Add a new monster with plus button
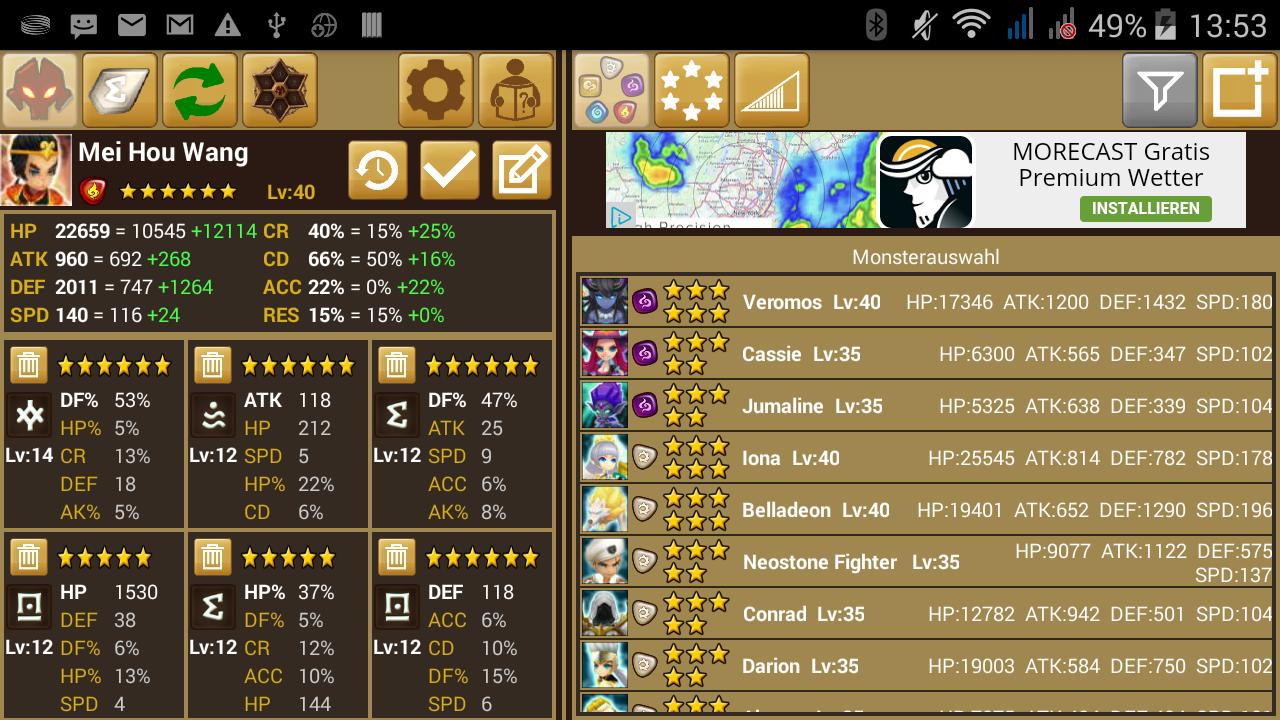Viewport: 1280px width, 720px height. 1240,91
